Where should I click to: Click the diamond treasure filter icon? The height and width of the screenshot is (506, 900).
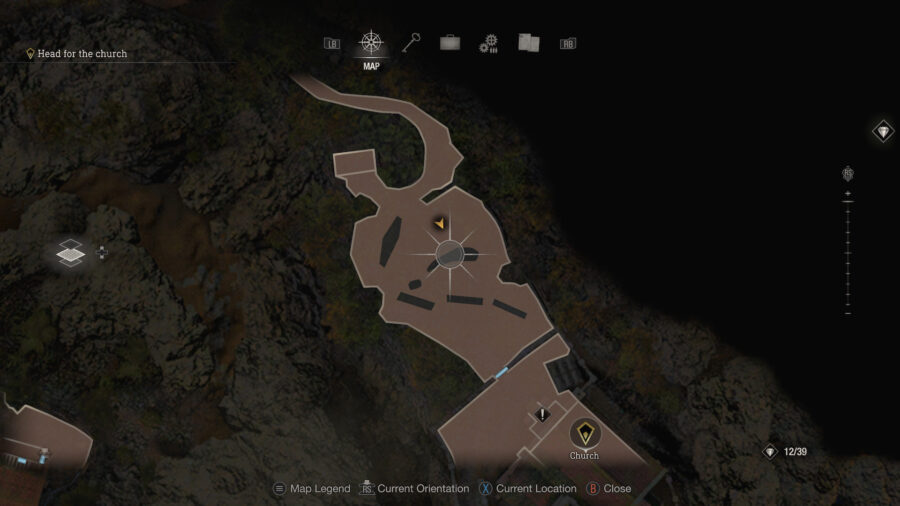(x=883, y=131)
